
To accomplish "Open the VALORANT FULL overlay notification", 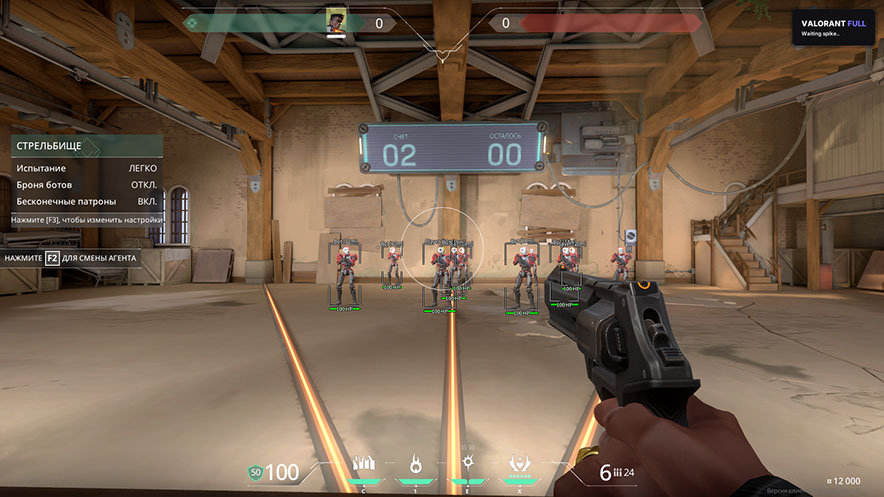I will tap(834, 27).
